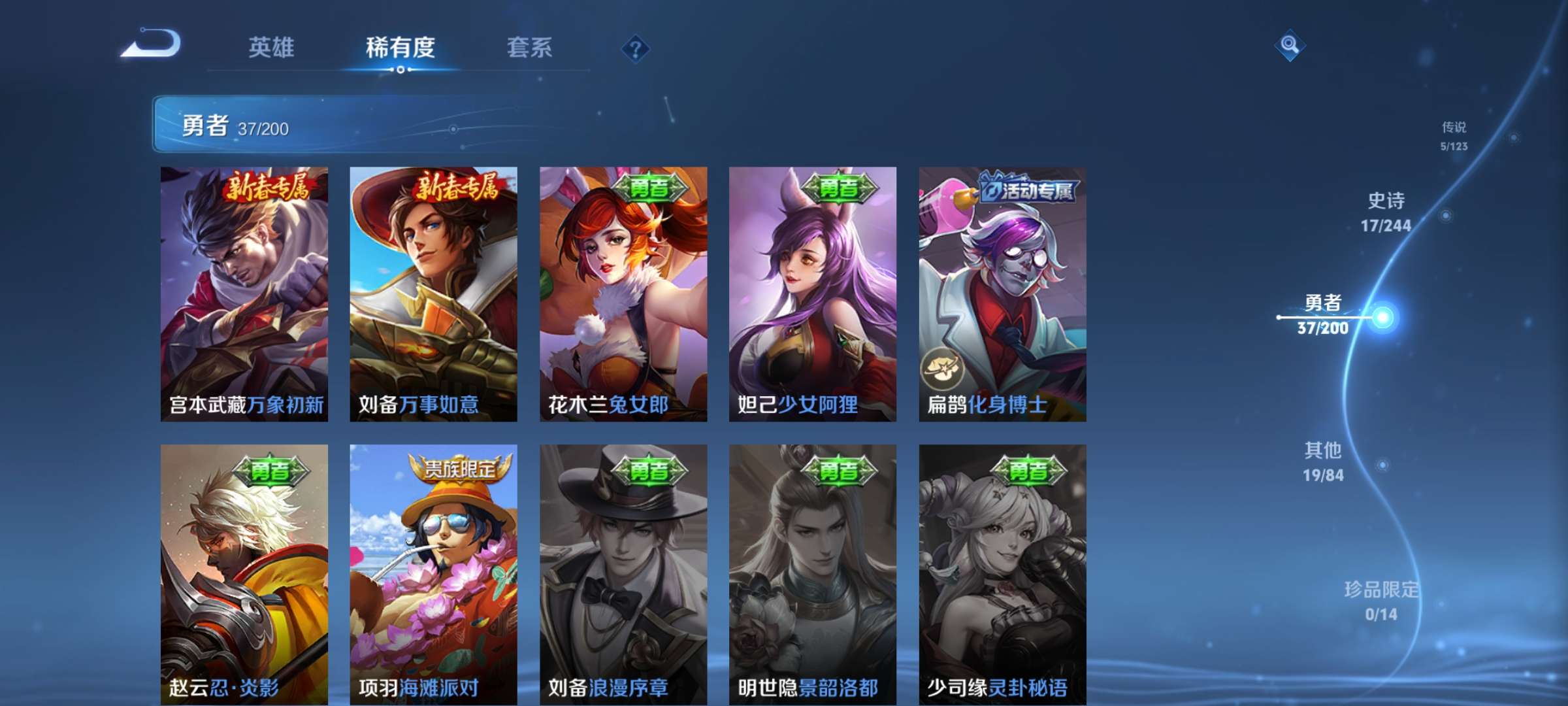Click the magnifier search icon

(x=1290, y=45)
